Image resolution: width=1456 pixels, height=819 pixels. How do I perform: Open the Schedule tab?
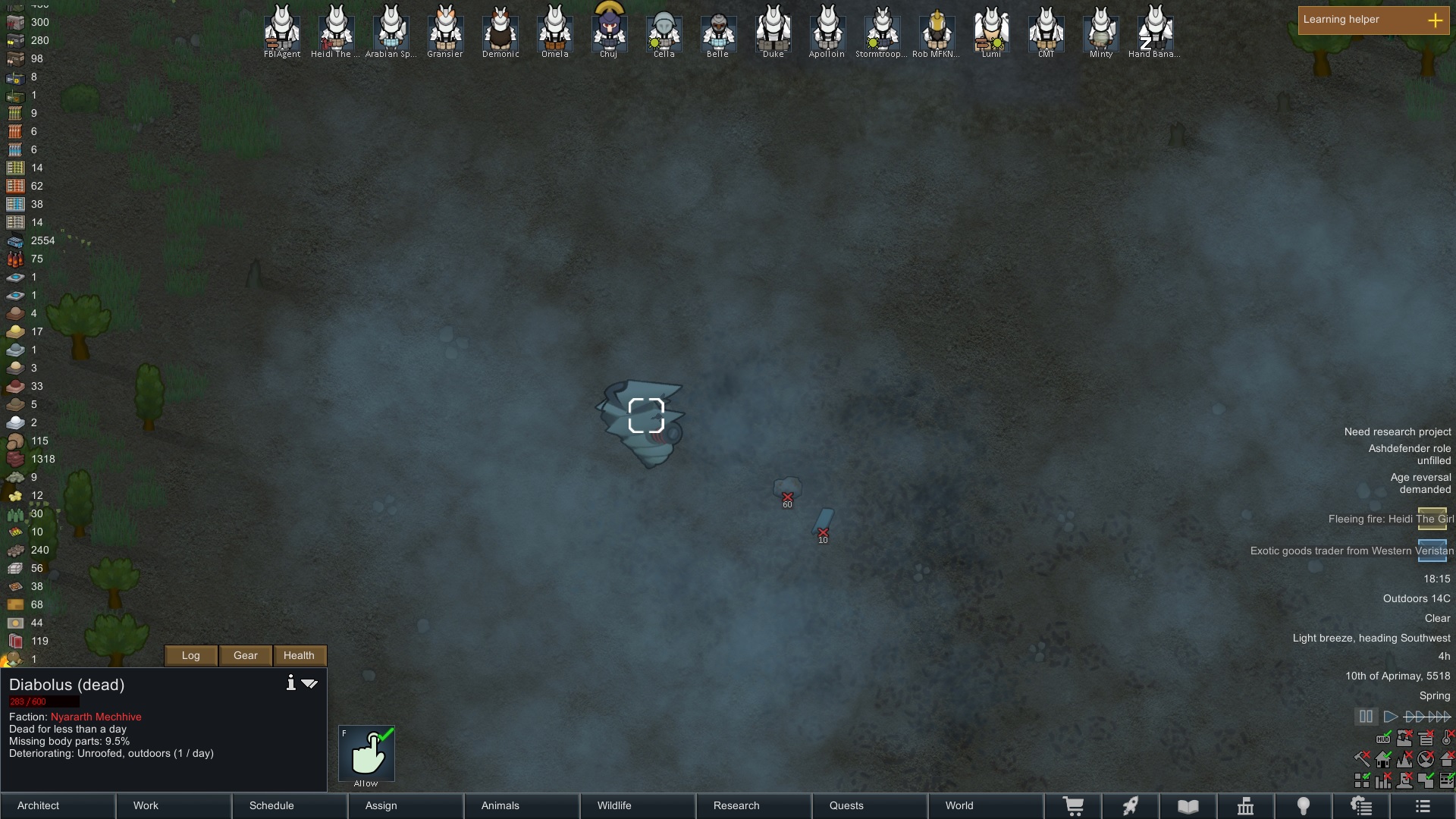(x=290, y=805)
